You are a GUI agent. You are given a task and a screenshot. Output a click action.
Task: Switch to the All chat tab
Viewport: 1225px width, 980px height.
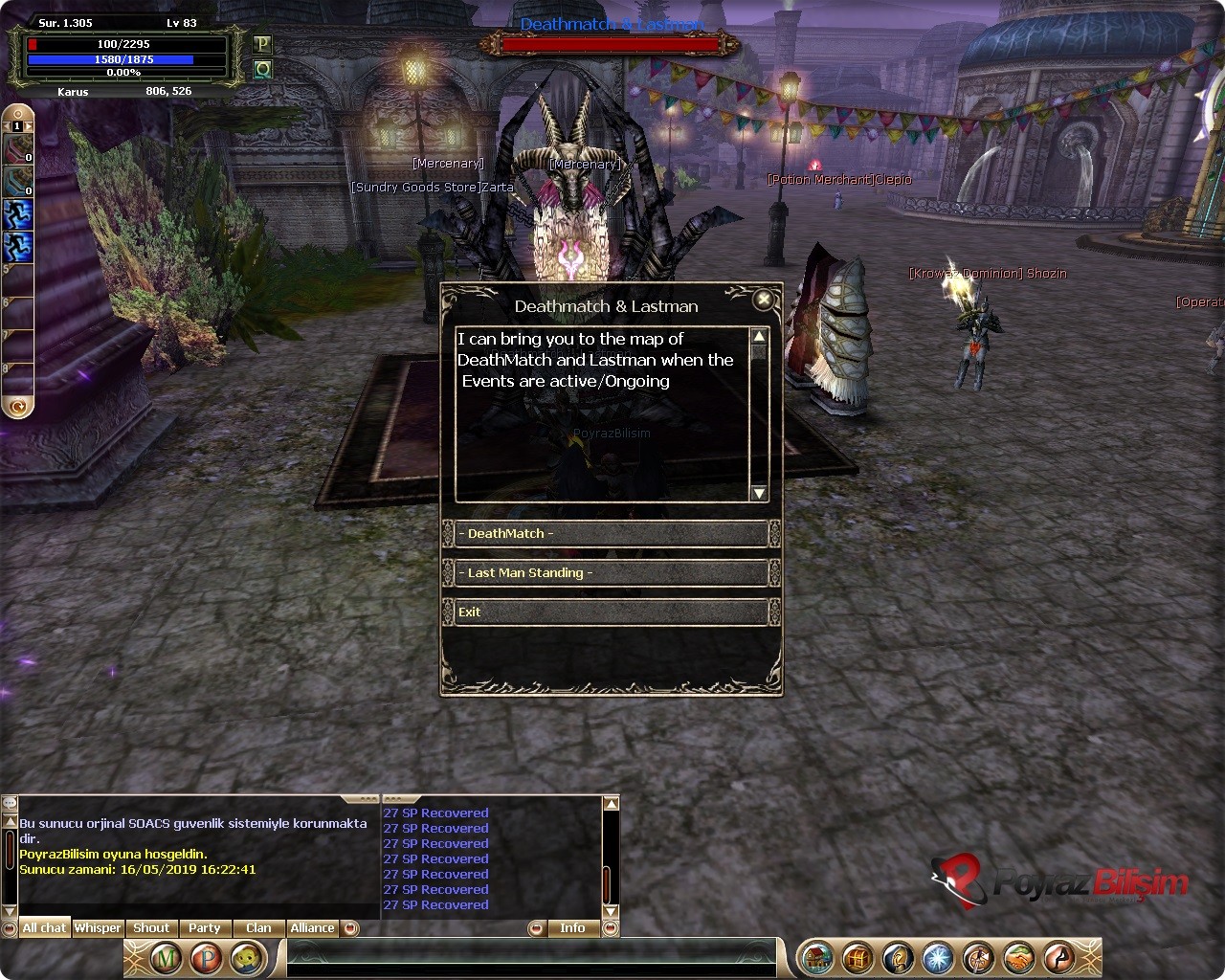coord(44,928)
